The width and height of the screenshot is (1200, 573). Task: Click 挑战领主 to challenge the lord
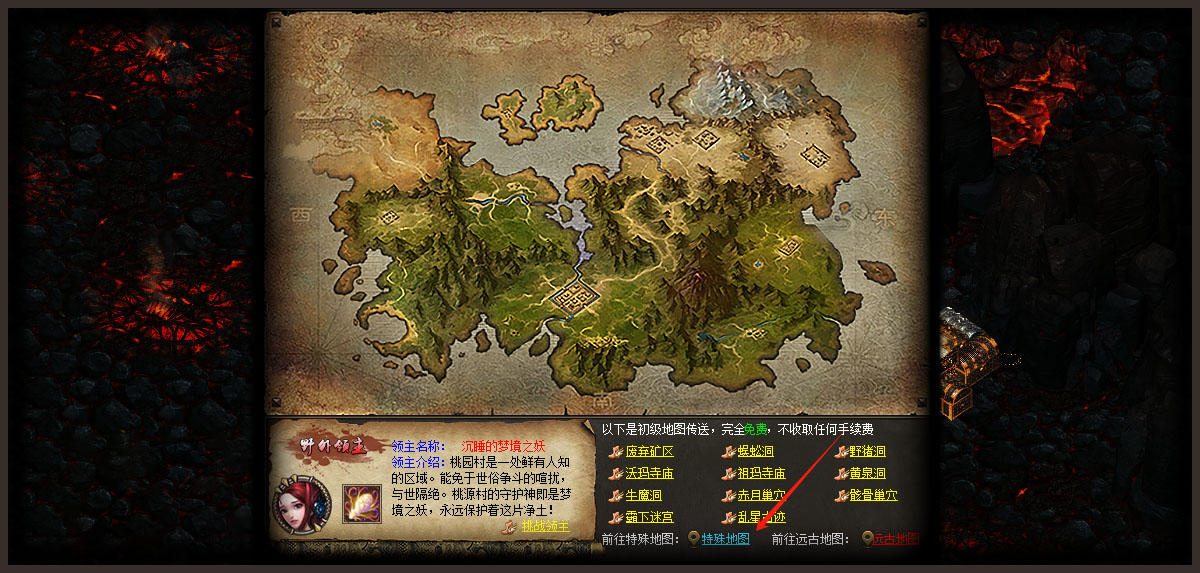(544, 527)
